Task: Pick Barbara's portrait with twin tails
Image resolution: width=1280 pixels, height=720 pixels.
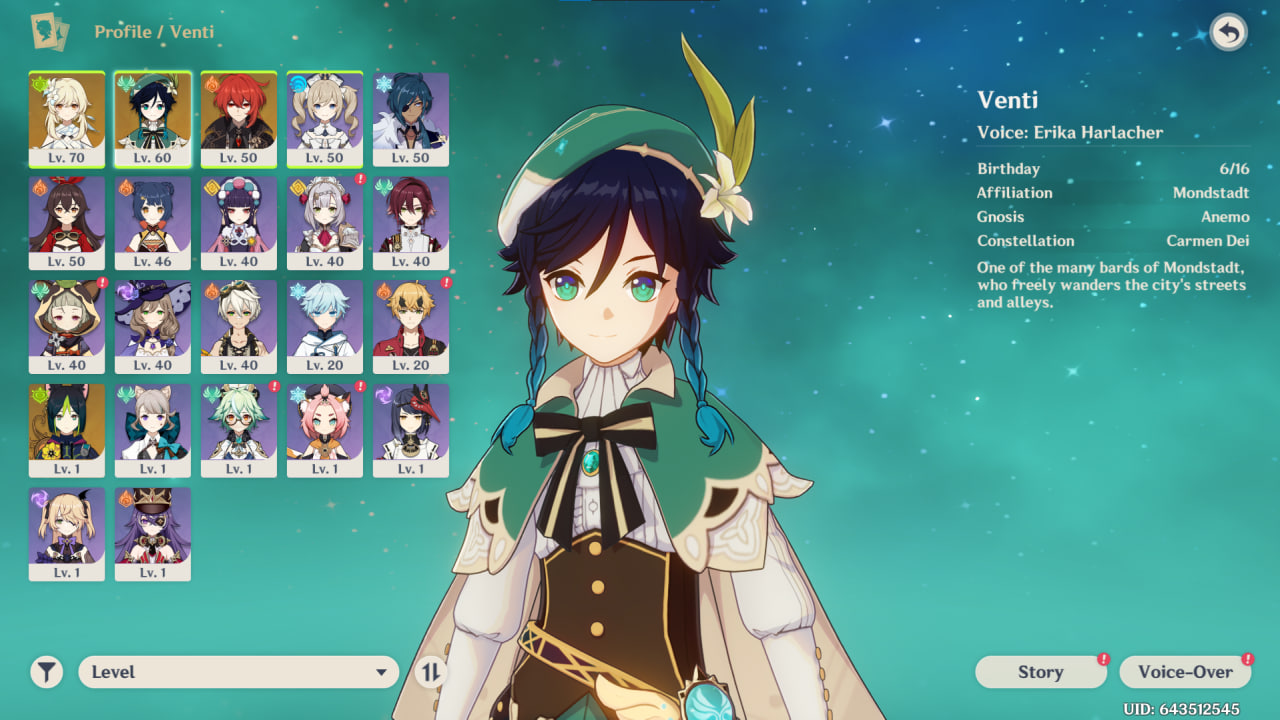Action: (x=325, y=118)
